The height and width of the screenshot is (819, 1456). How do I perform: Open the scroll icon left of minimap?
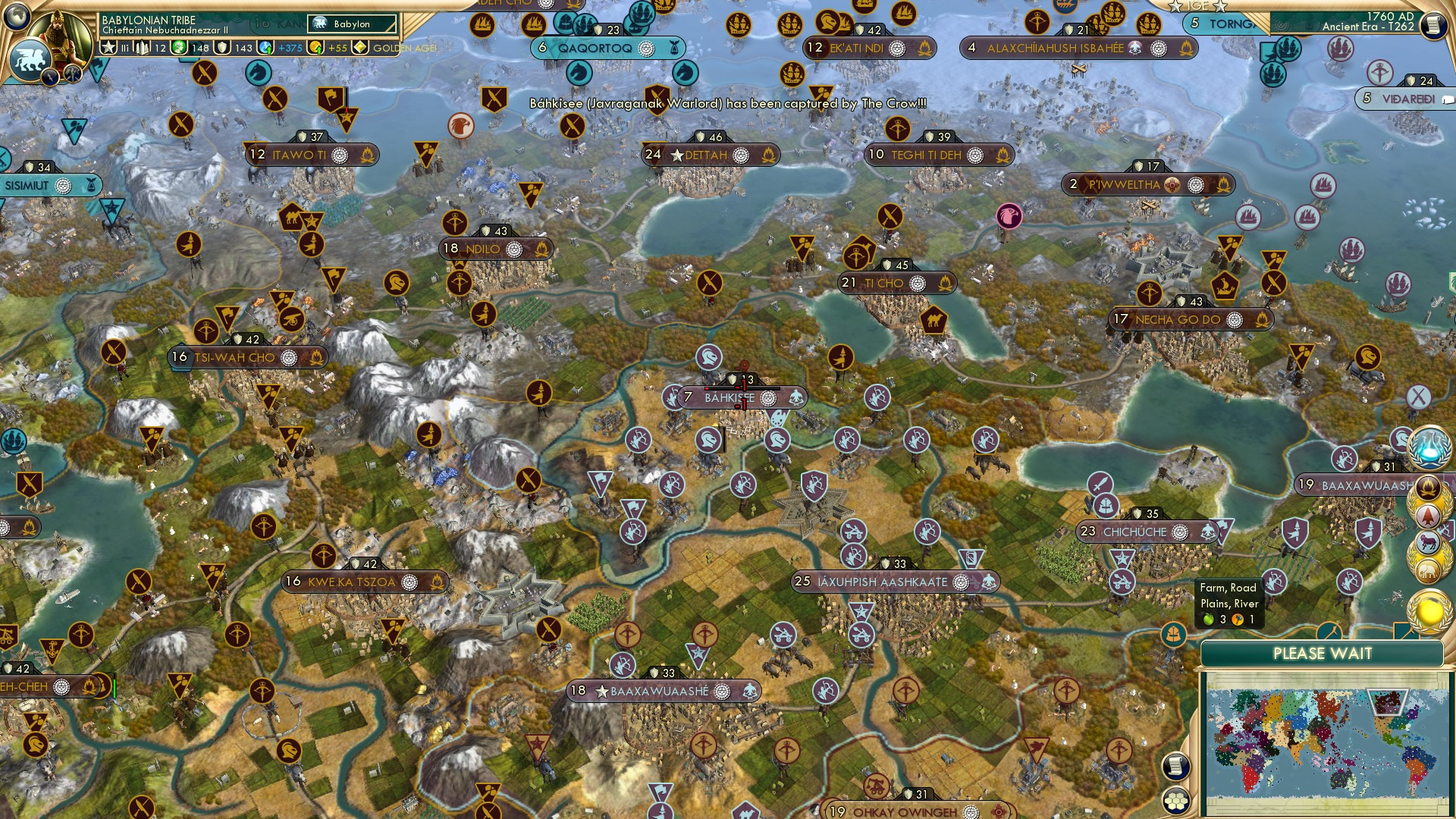[x=1175, y=766]
